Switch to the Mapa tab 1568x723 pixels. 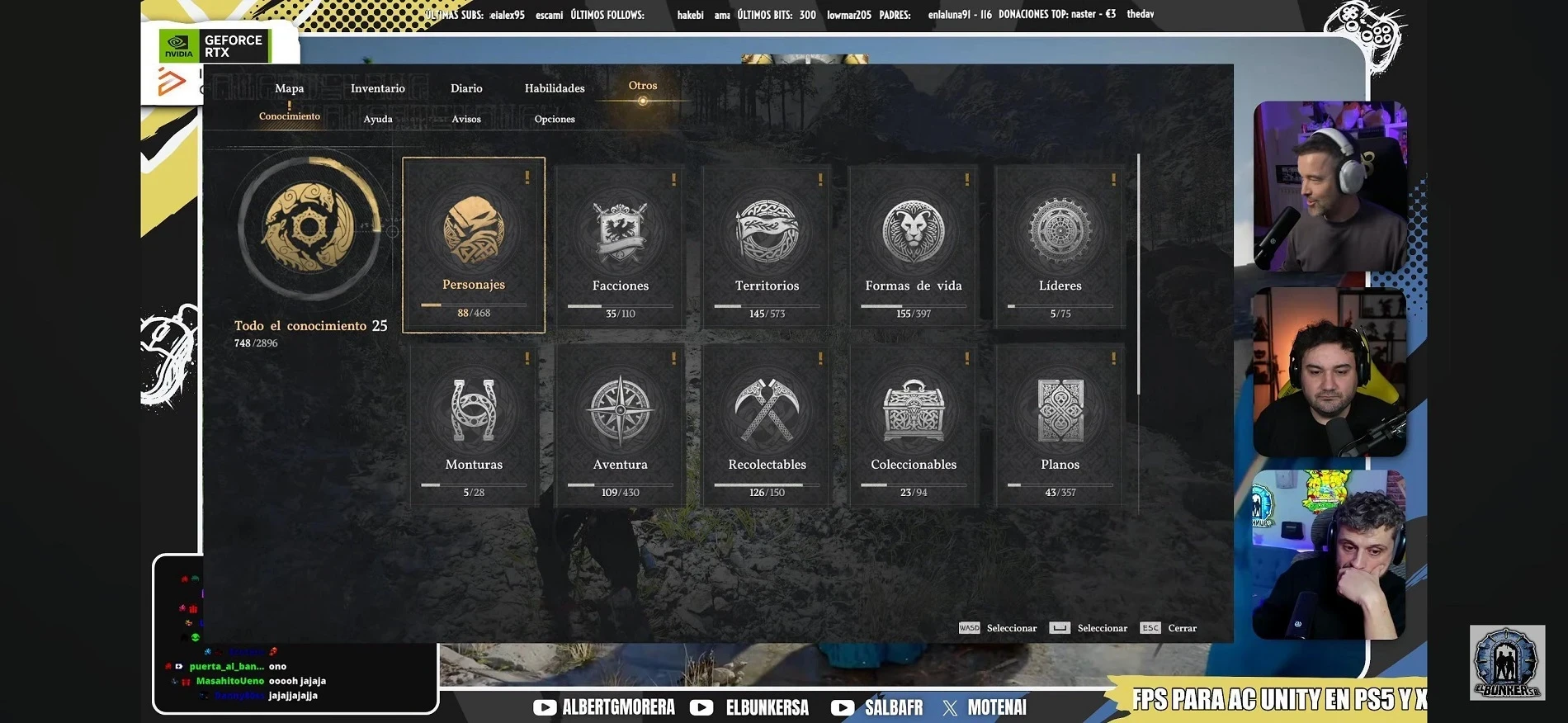[x=289, y=88]
